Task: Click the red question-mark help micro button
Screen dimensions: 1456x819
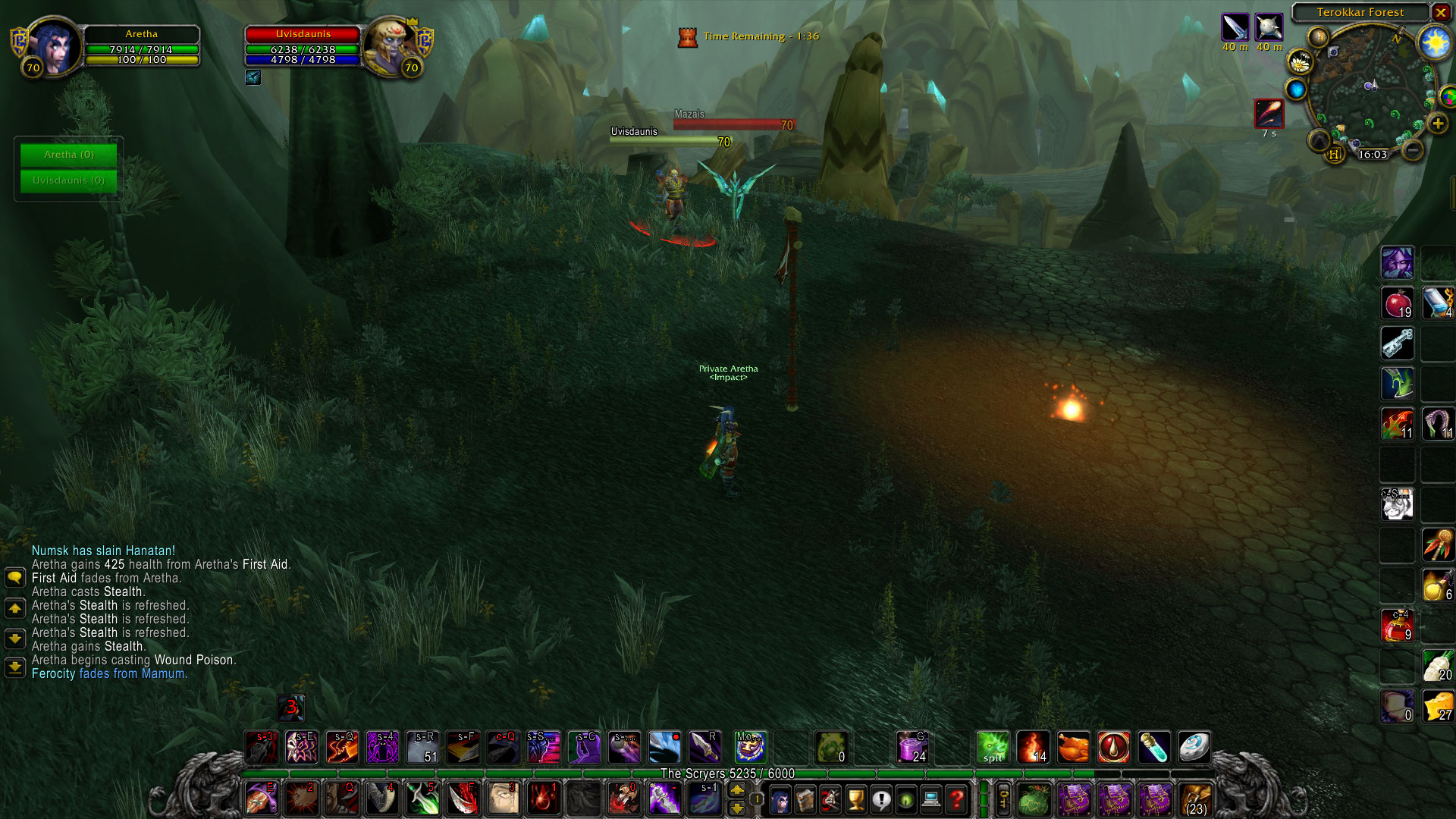Action: point(959,800)
